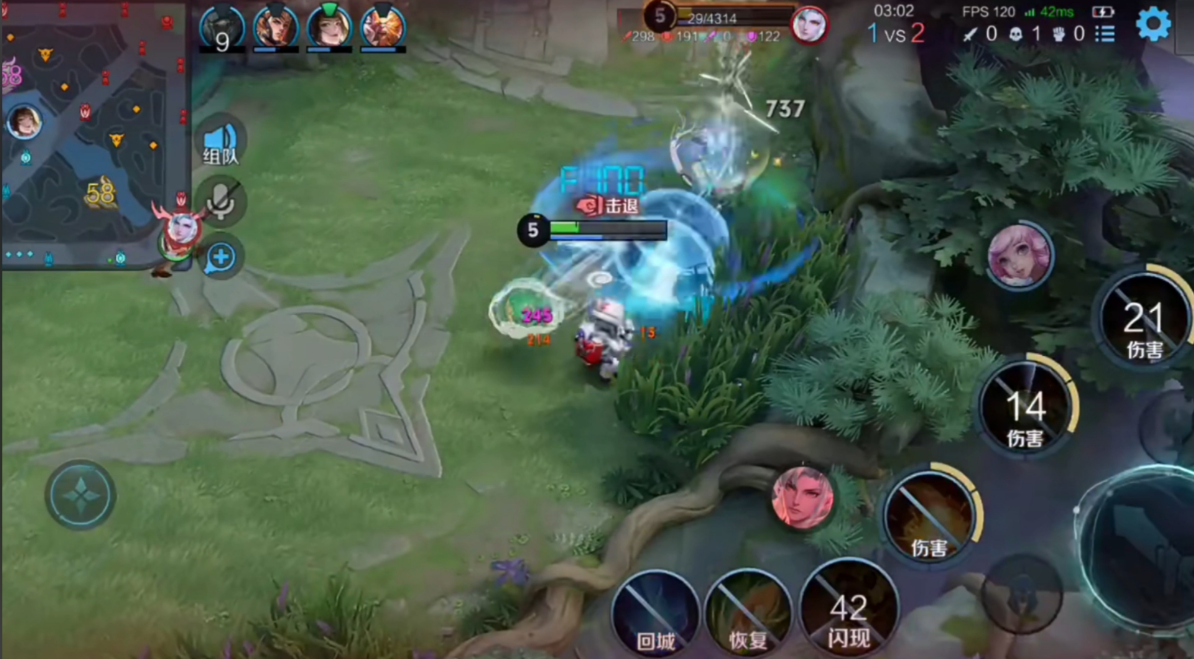Select the teammate portrait showing respawn timer 9
Screen dimensions: 1194x659
point(222,28)
